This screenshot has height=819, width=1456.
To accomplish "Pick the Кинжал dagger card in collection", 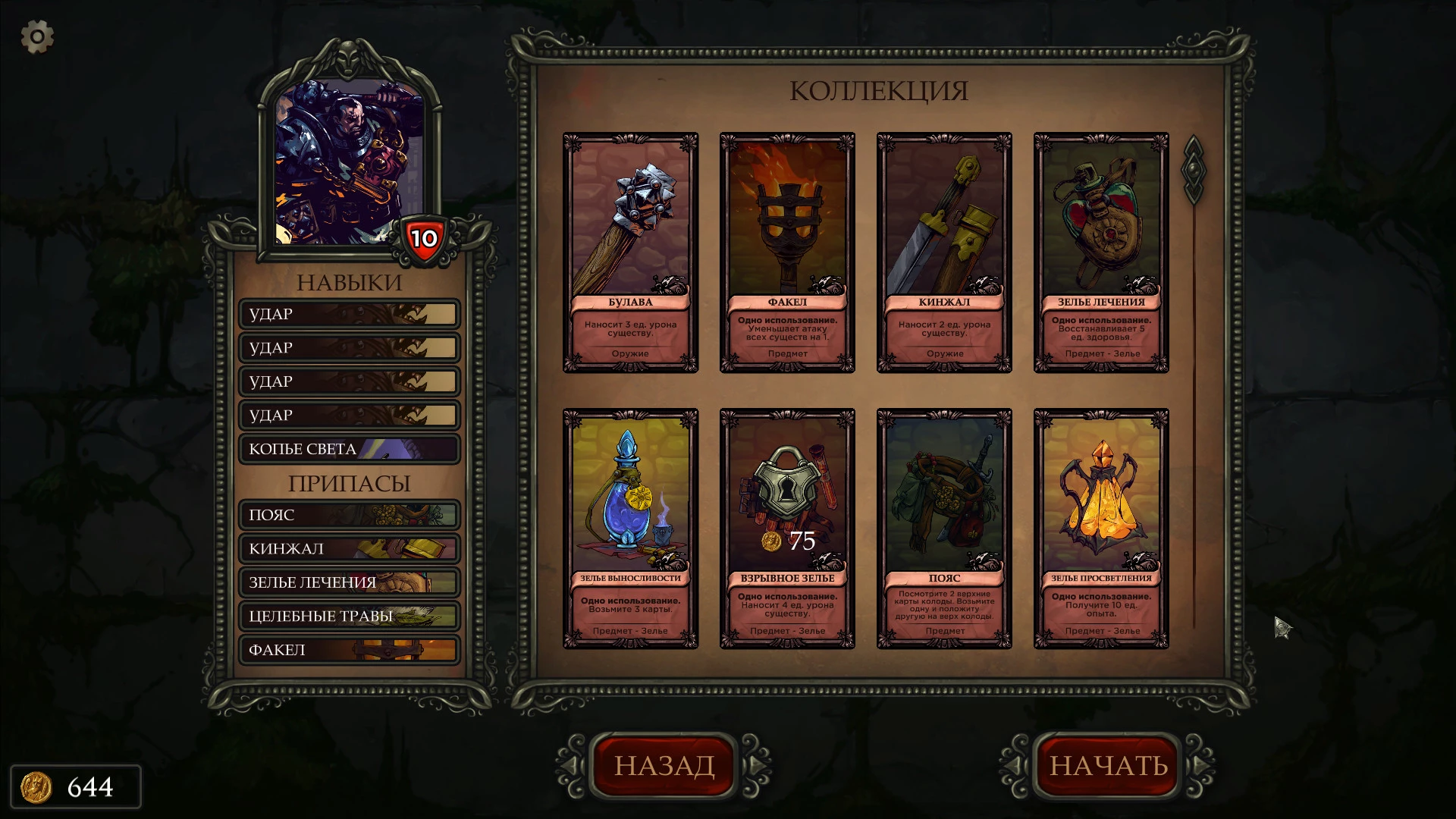I will pos(944,253).
